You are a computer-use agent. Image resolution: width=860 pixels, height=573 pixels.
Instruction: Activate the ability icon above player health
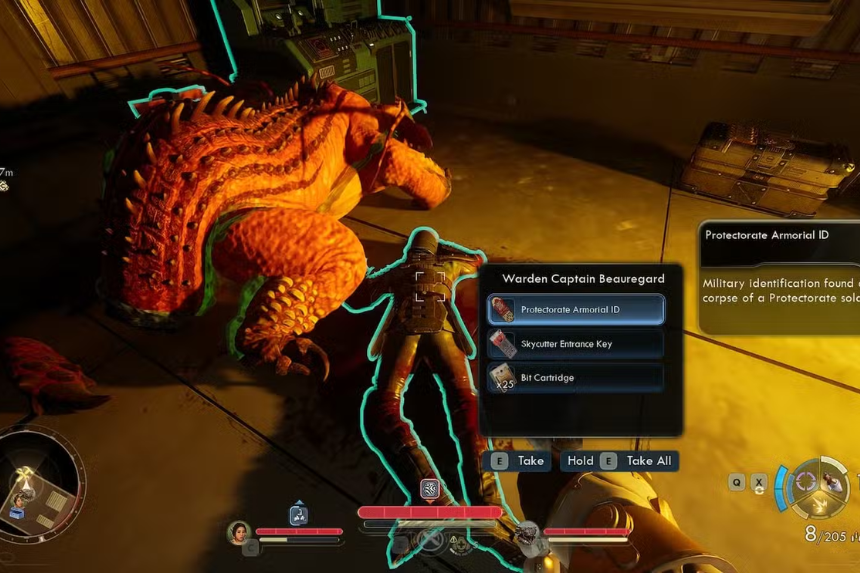[x=430, y=489]
